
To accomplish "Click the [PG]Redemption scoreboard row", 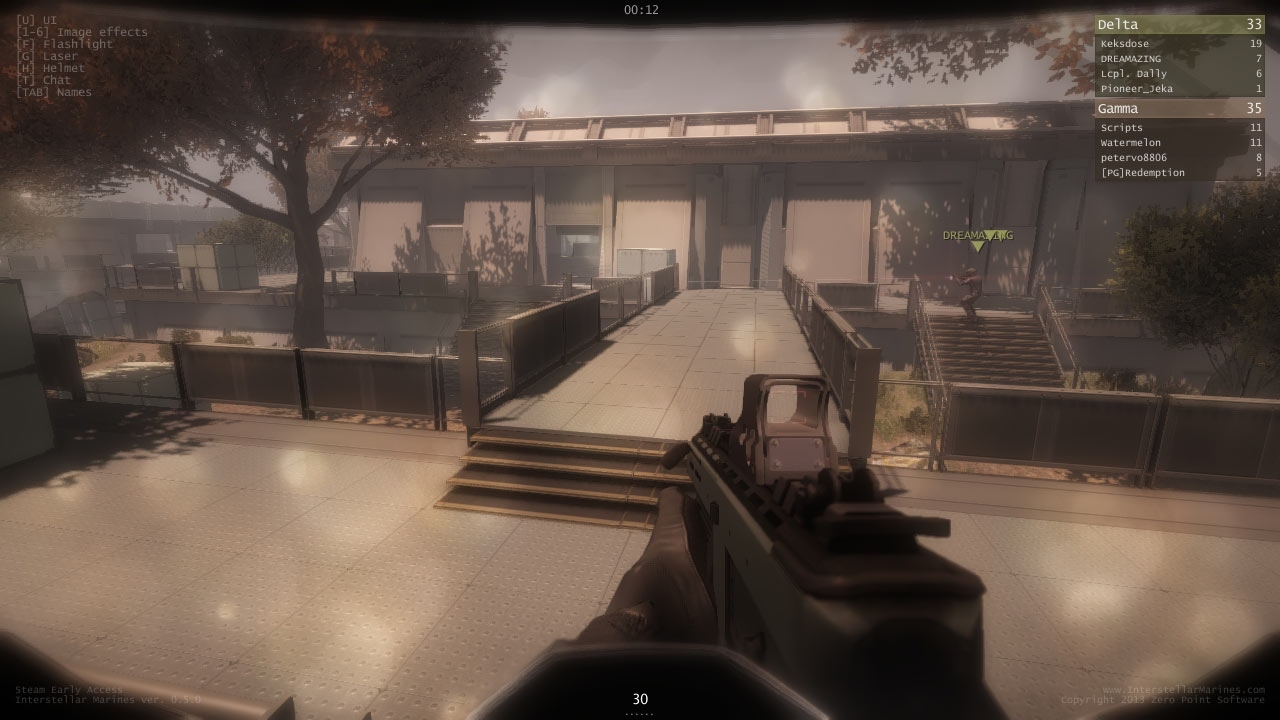I will coord(1179,173).
